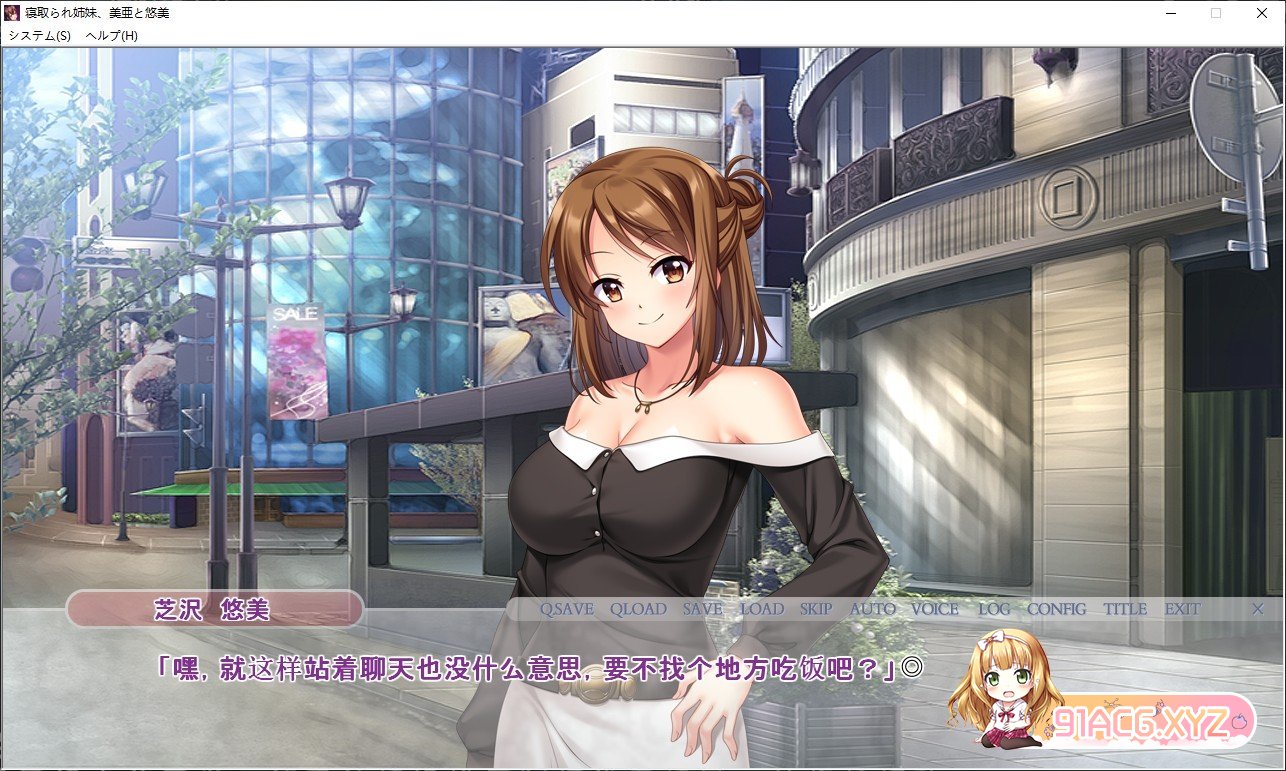The height and width of the screenshot is (771, 1286).
Task: Hide the message window with the X
Action: point(1258,608)
